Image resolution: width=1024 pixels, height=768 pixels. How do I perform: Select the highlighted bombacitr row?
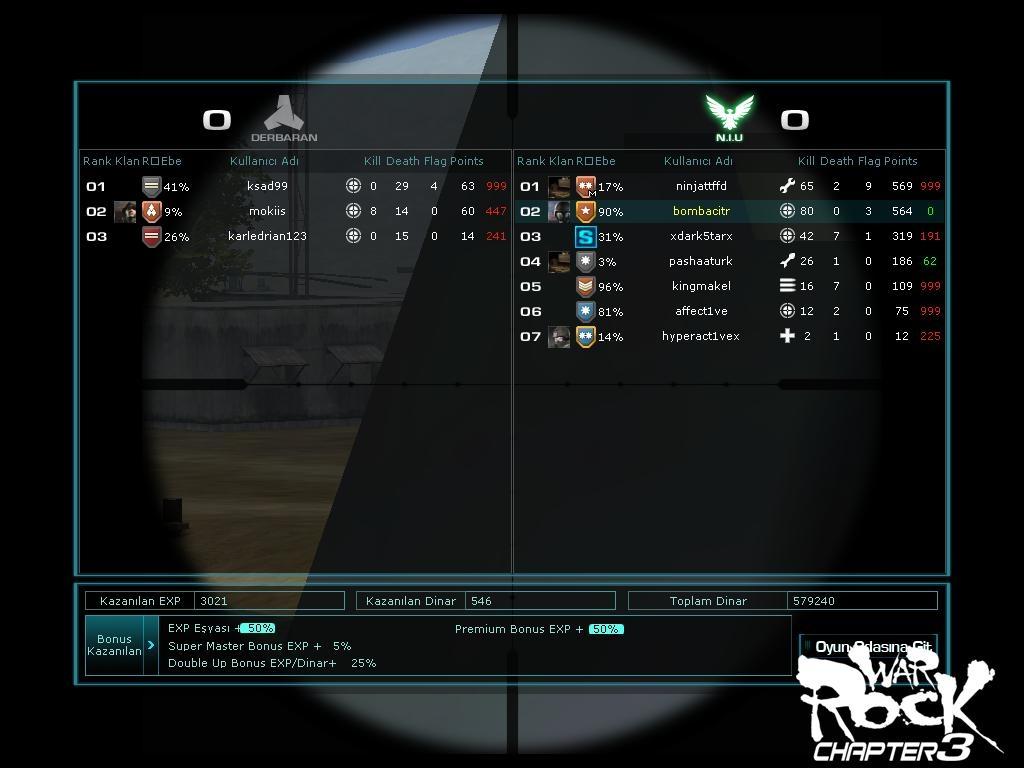pyautogui.click(x=701, y=211)
